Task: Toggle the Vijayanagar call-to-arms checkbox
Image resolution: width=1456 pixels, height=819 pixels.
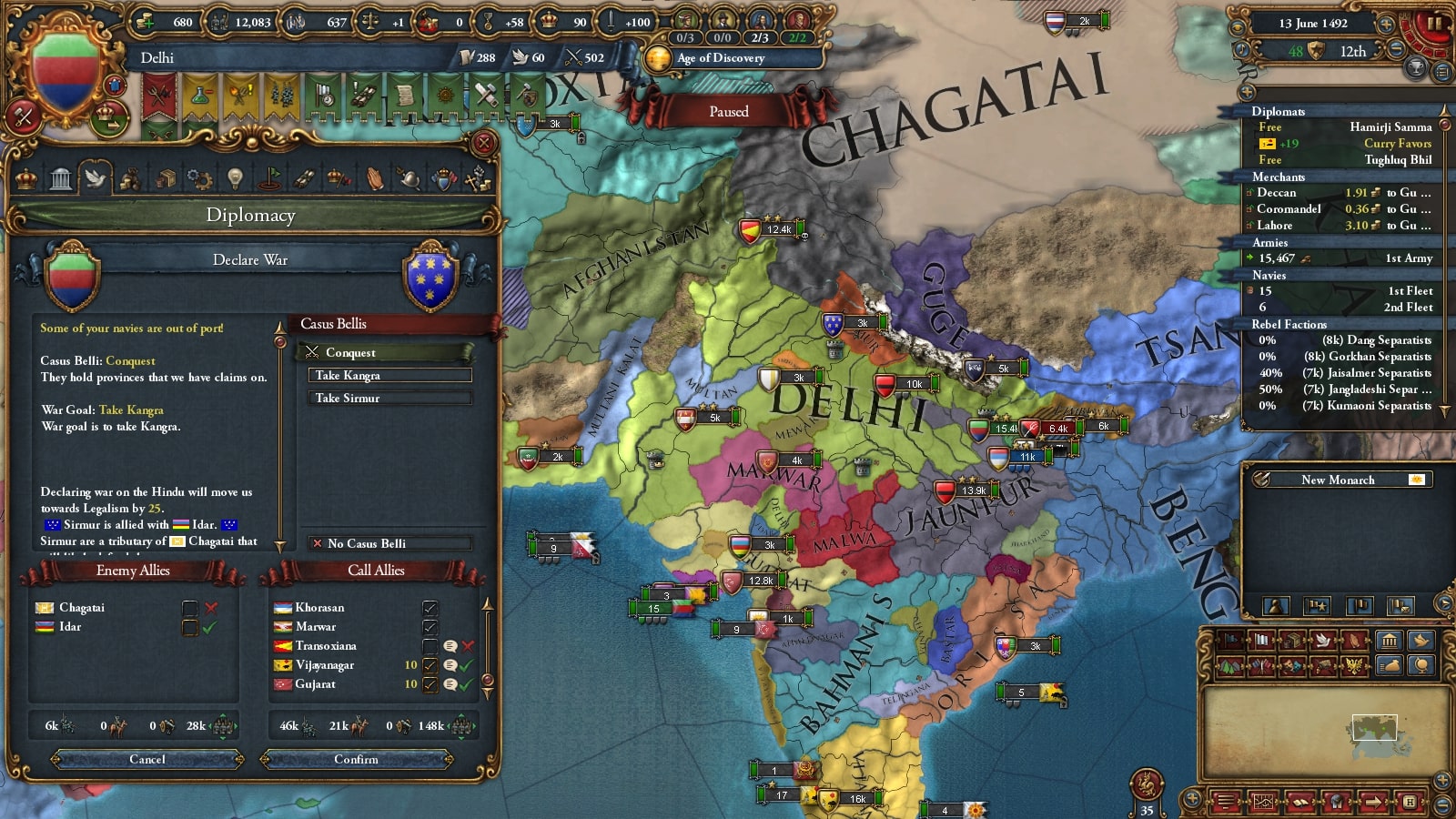Action: (430, 665)
